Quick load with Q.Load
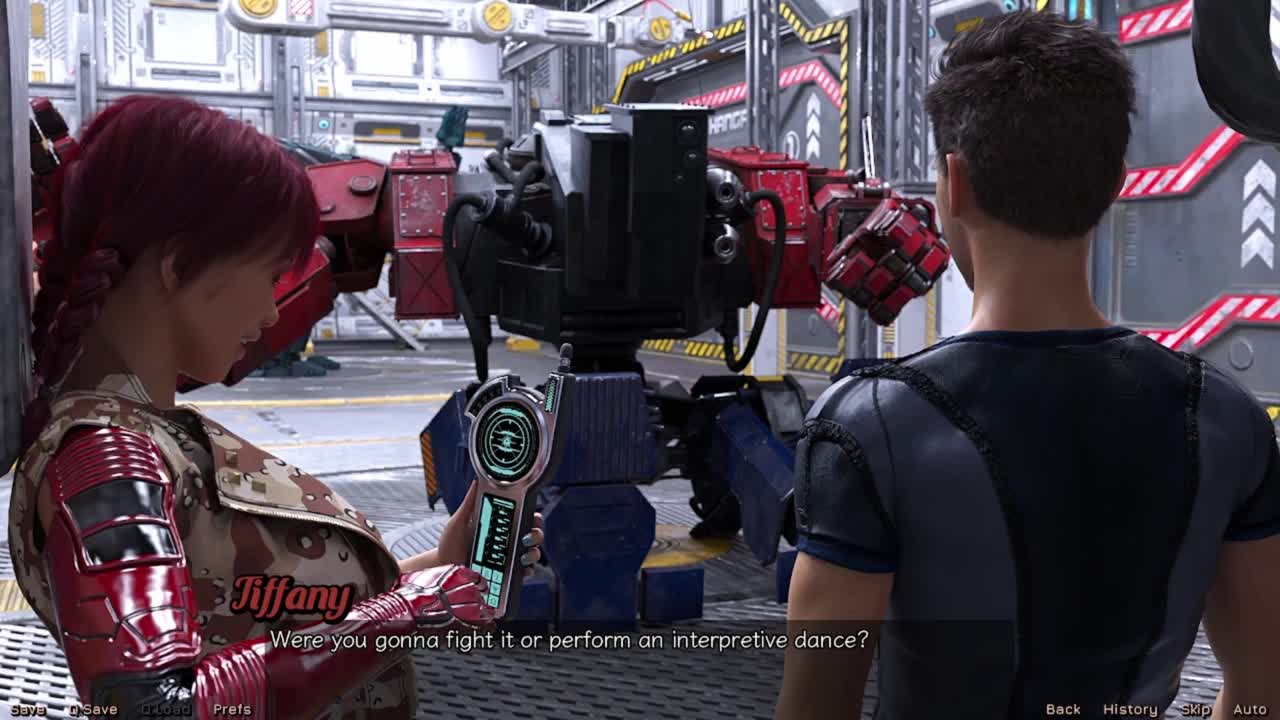Viewport: 1280px width, 720px height. click(166, 710)
